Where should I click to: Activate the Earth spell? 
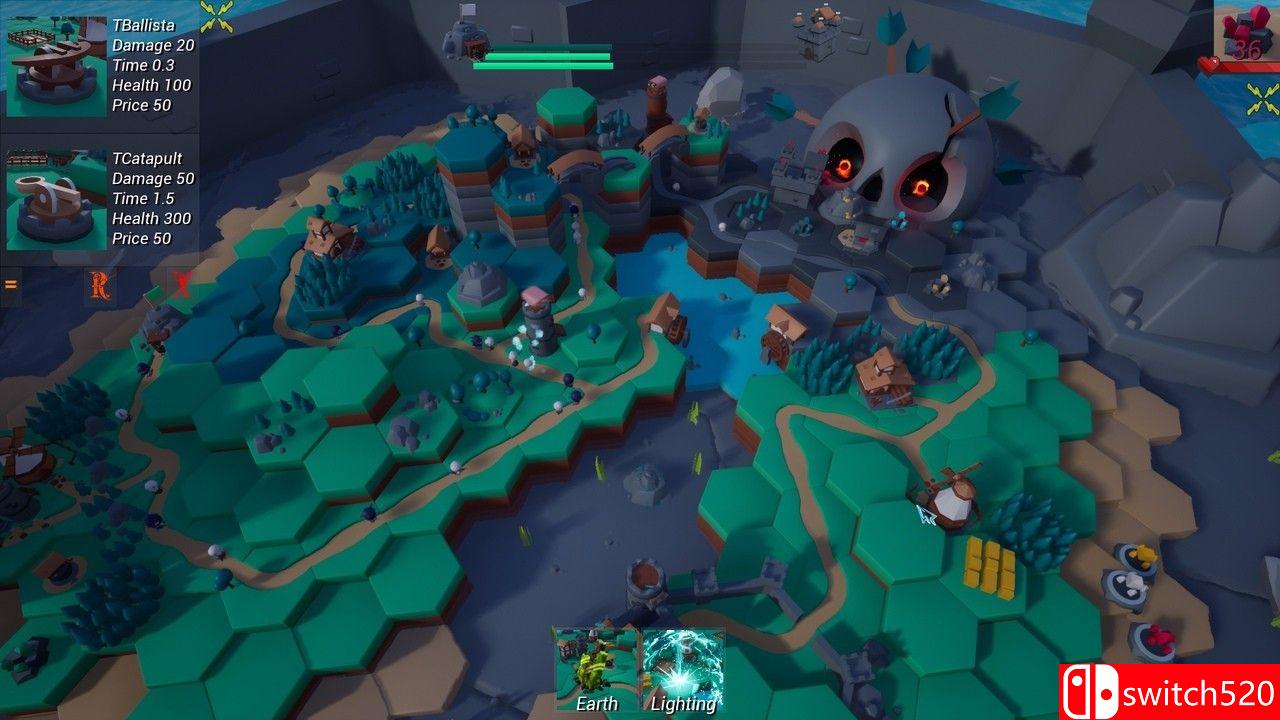pos(596,668)
